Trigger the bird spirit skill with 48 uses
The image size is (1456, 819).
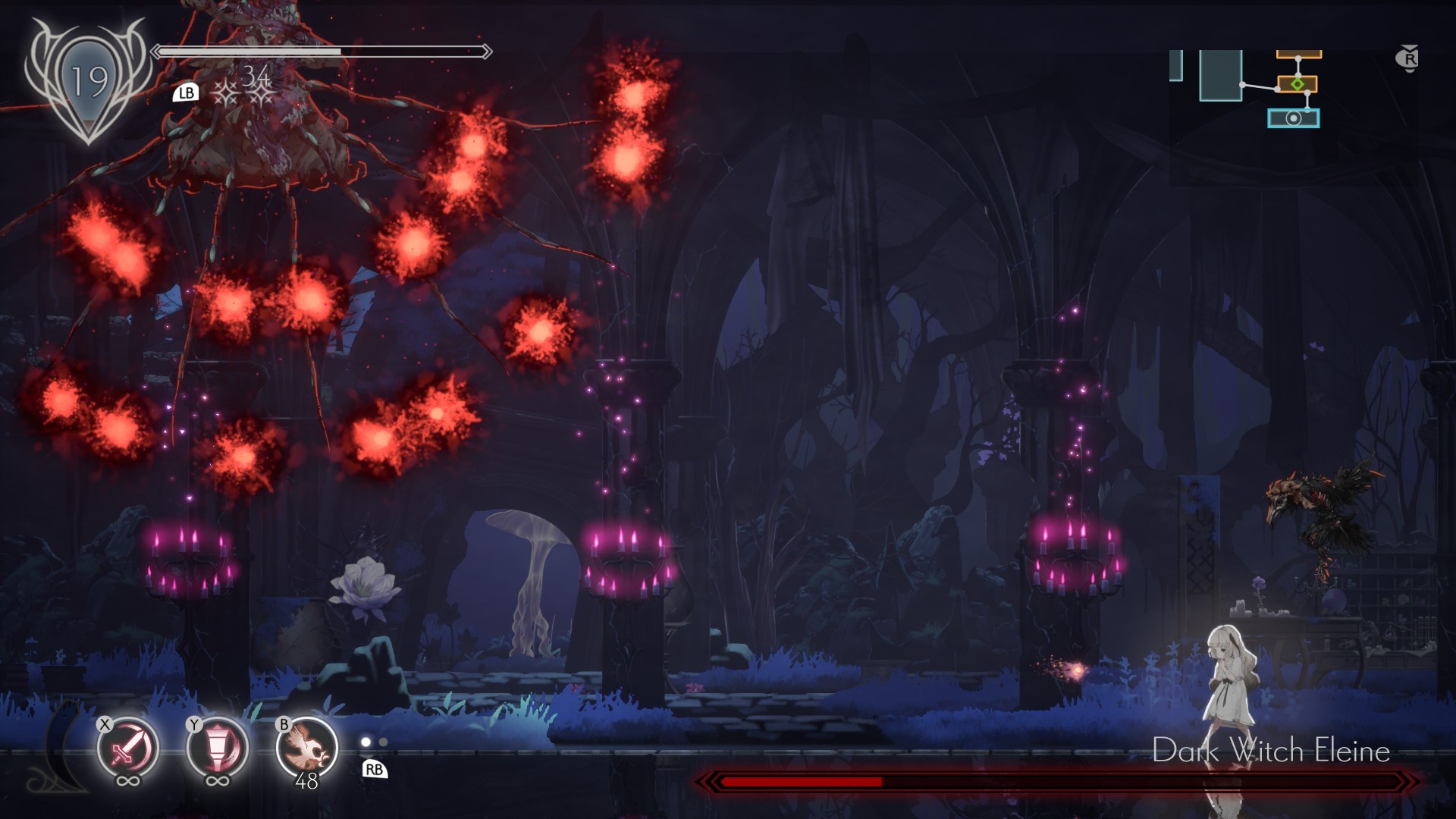click(306, 748)
